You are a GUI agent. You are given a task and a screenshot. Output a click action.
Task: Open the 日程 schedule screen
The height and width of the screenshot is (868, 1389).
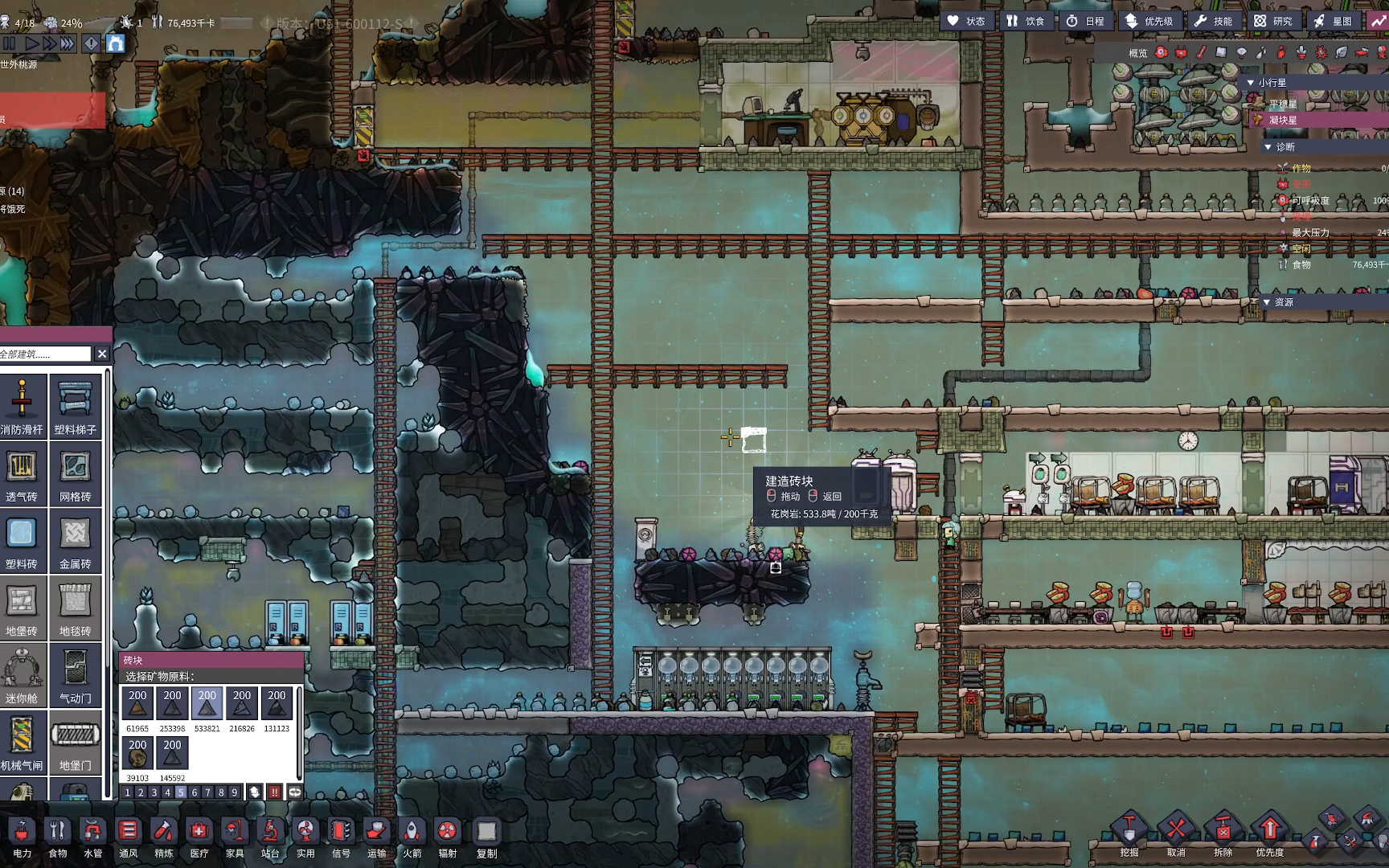(1085, 21)
